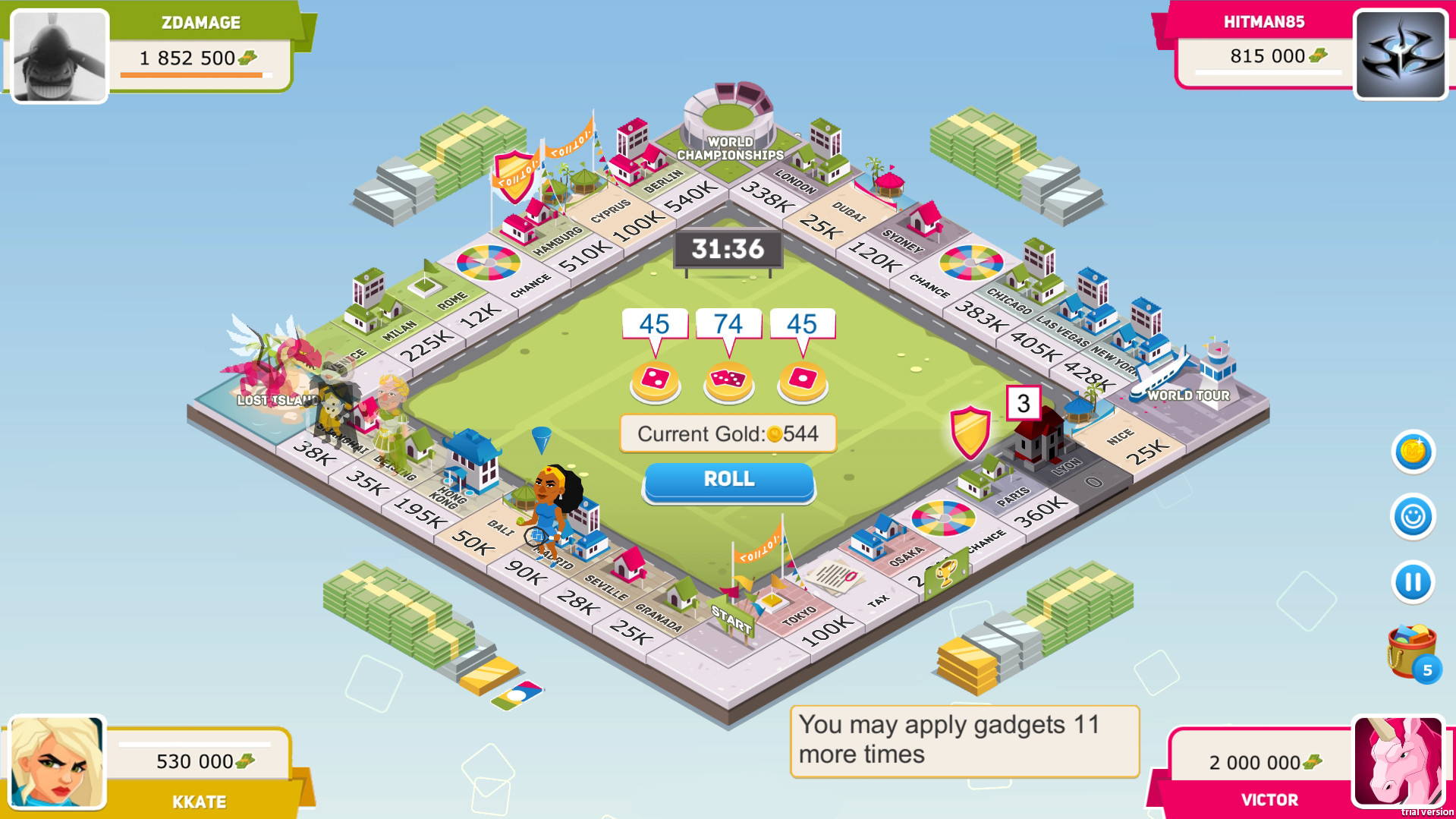Click the Current Gold display

coord(727,433)
